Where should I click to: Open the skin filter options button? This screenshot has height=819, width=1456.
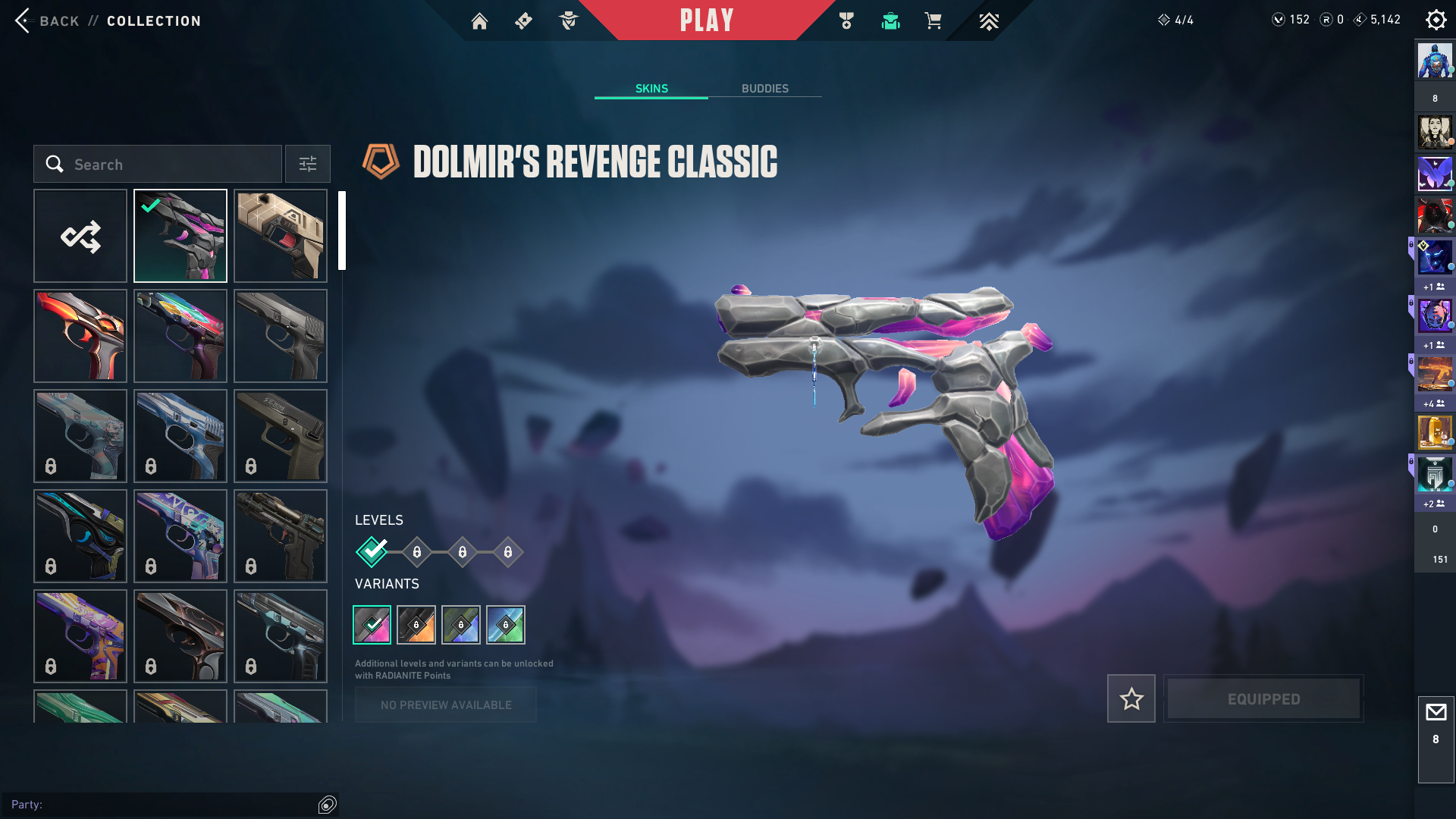[x=308, y=164]
